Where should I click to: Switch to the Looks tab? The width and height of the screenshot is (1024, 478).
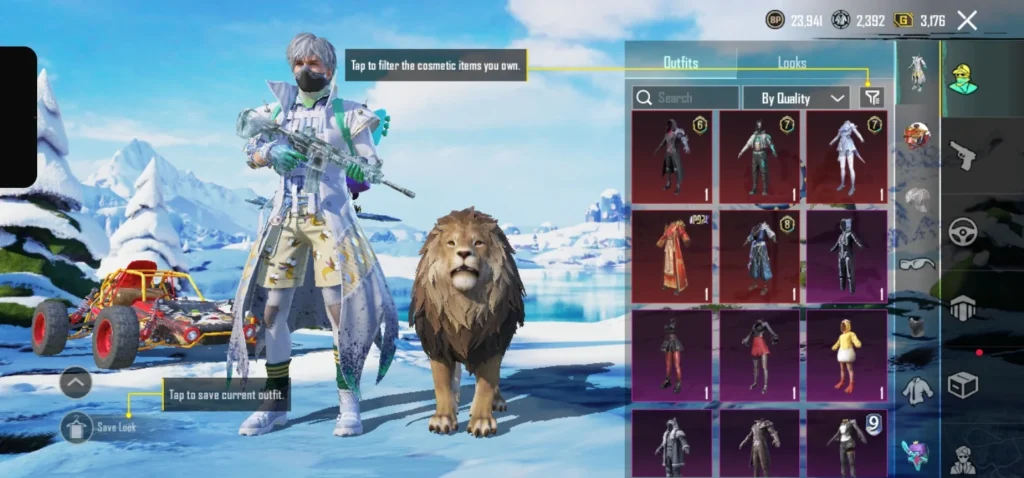point(792,63)
